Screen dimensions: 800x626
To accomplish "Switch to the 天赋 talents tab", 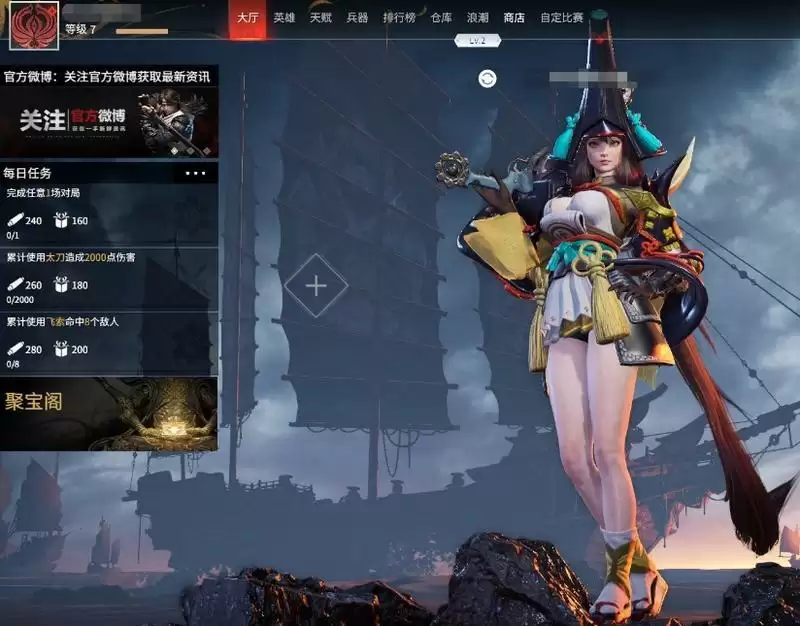I will point(321,18).
